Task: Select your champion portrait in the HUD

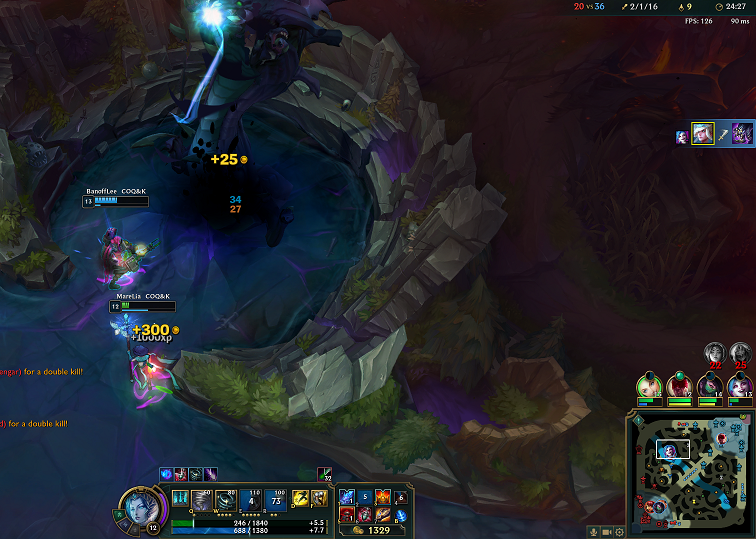Action: (x=135, y=505)
